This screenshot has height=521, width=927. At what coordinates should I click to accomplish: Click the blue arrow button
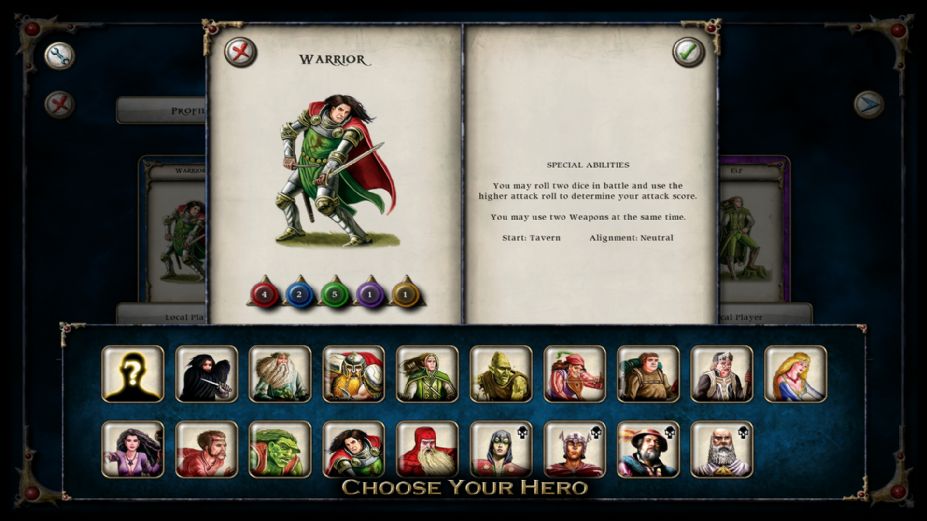coord(868,104)
